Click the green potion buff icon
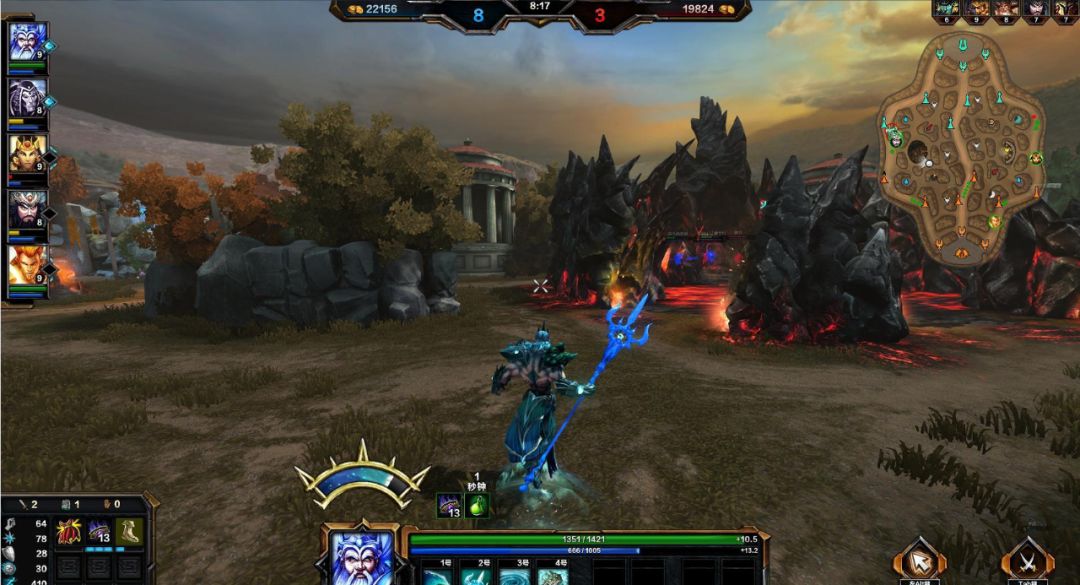This screenshot has width=1080, height=585. point(477,506)
